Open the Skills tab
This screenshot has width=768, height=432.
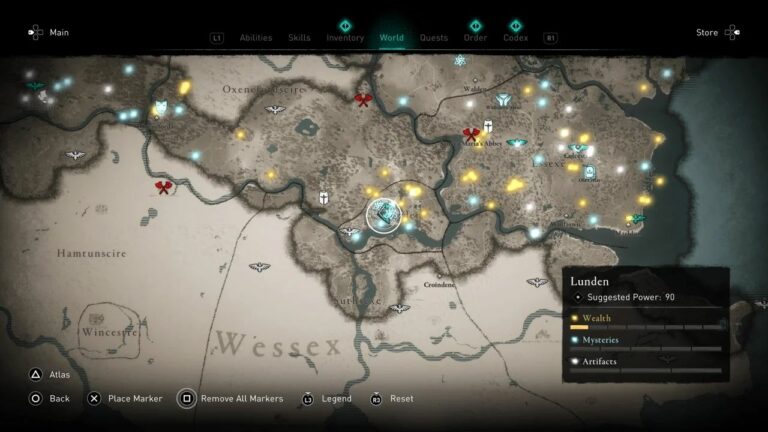click(299, 38)
